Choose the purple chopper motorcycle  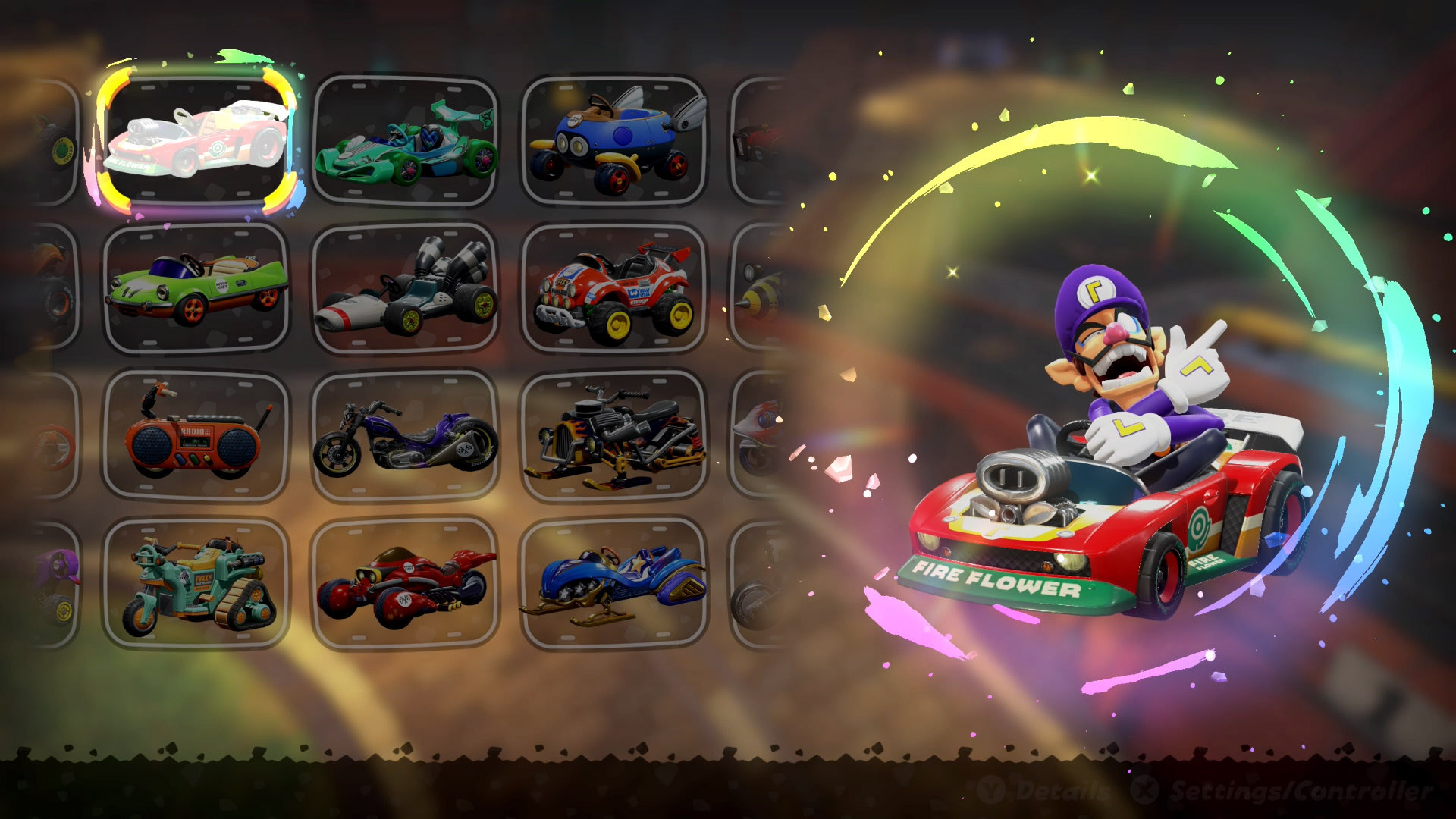pos(406,436)
